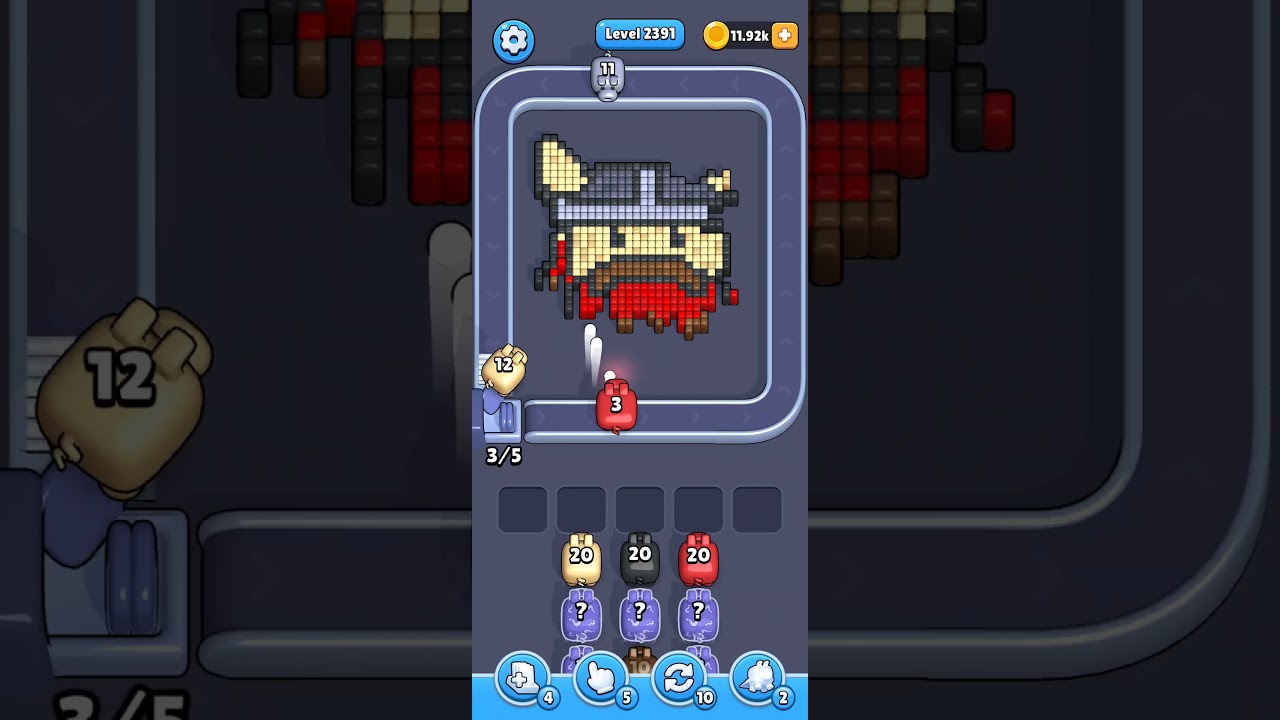1280x720 pixels.
Task: Tap the 3/5 charge counter
Action: [x=503, y=456]
